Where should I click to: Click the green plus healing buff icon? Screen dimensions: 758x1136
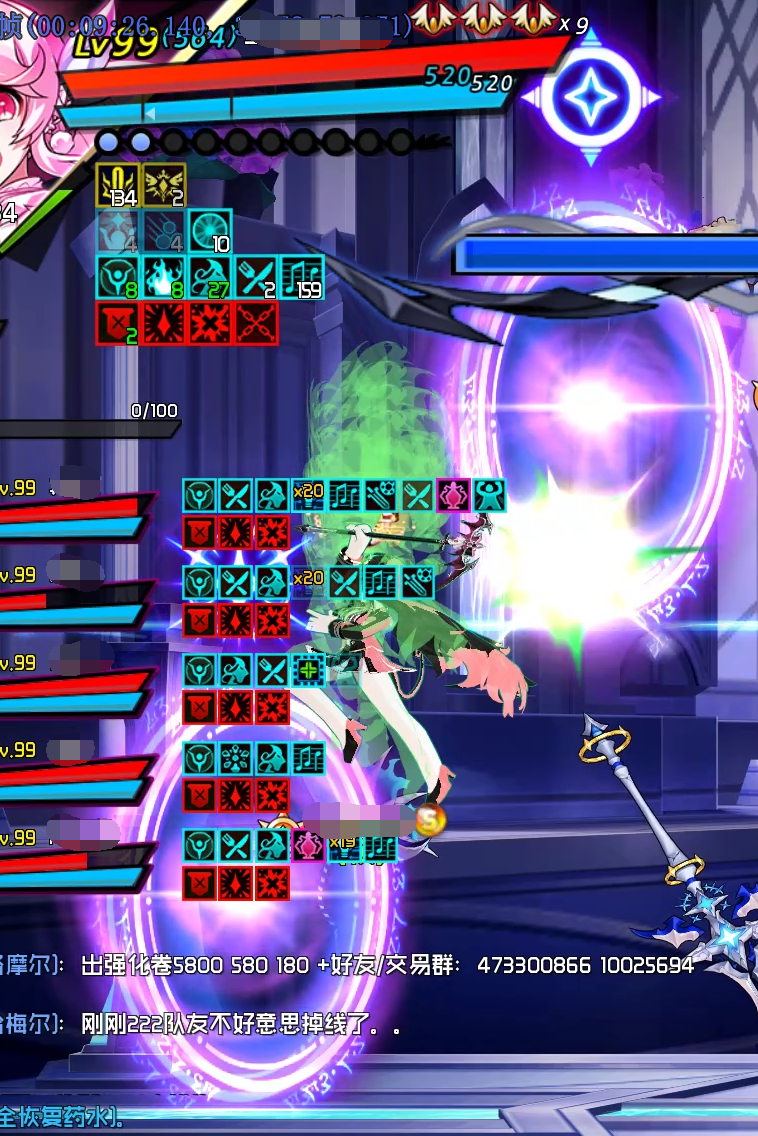coord(308,670)
